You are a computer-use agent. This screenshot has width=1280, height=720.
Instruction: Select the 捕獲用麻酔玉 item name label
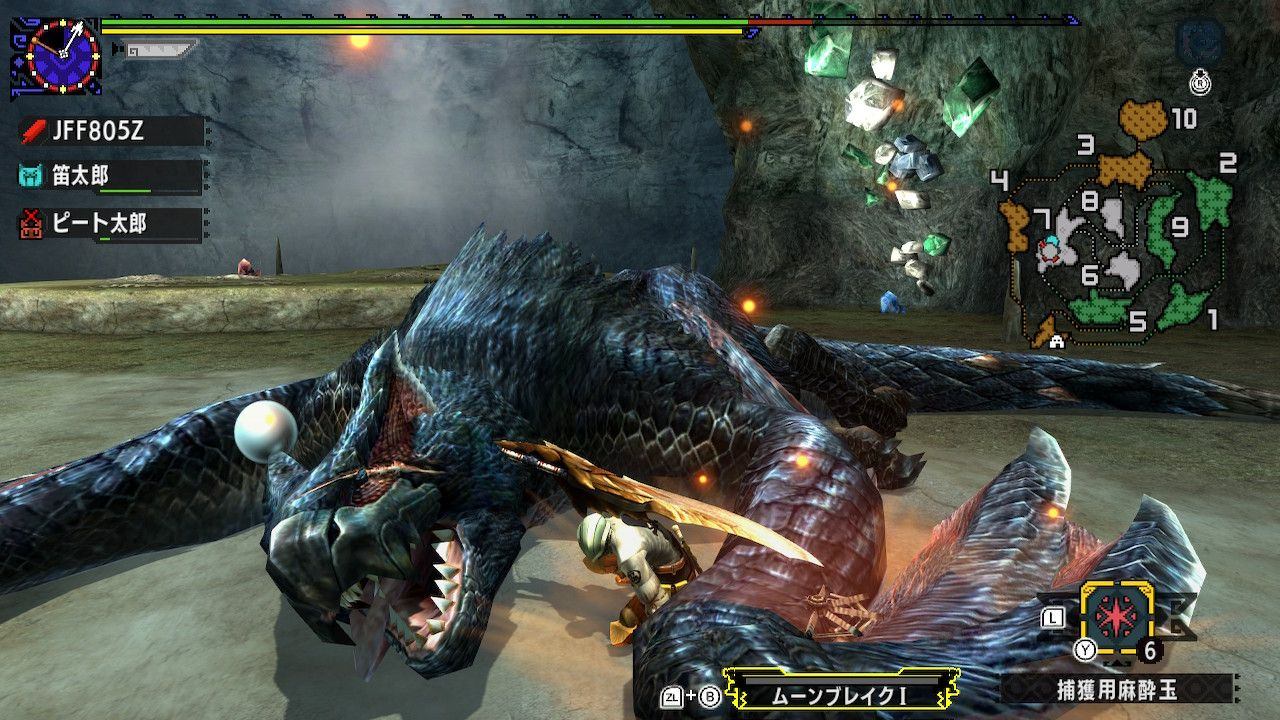tap(1116, 688)
